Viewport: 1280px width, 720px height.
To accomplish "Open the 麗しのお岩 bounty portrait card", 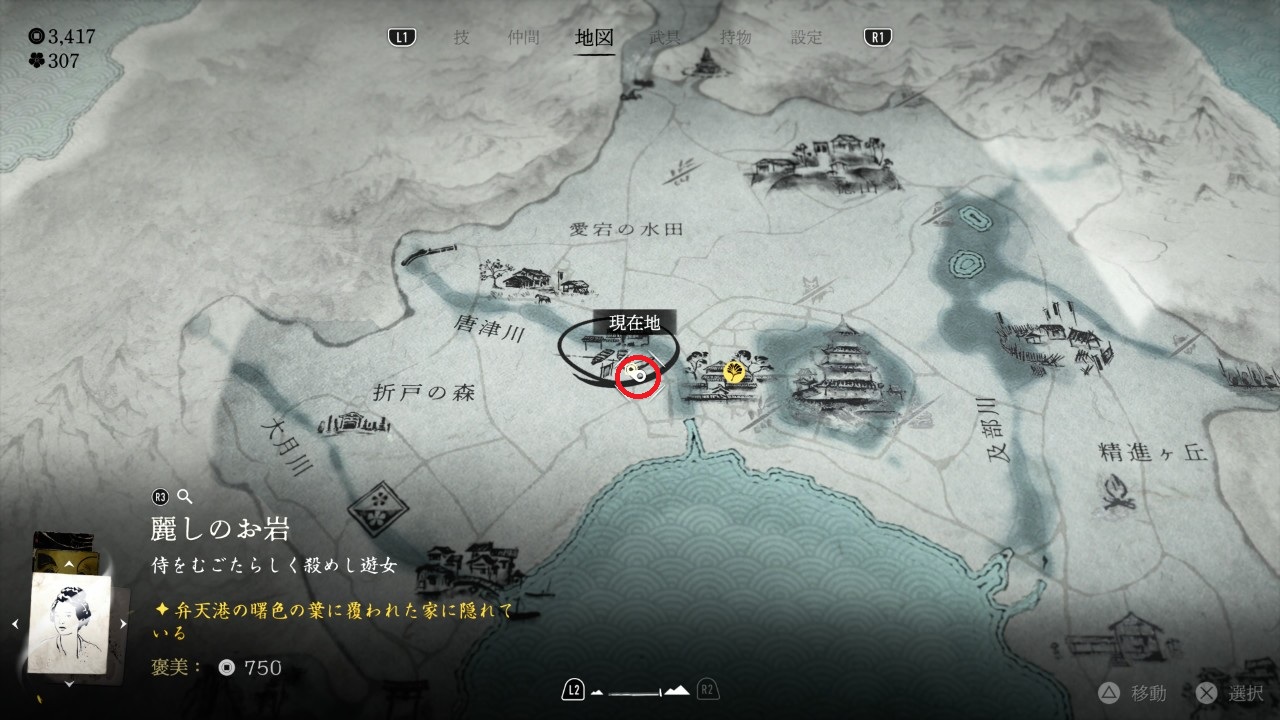I will pyautogui.click(x=69, y=624).
